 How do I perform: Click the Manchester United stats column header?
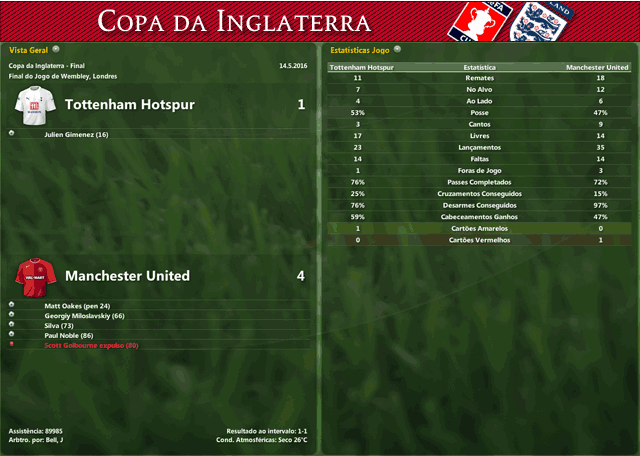(597, 67)
